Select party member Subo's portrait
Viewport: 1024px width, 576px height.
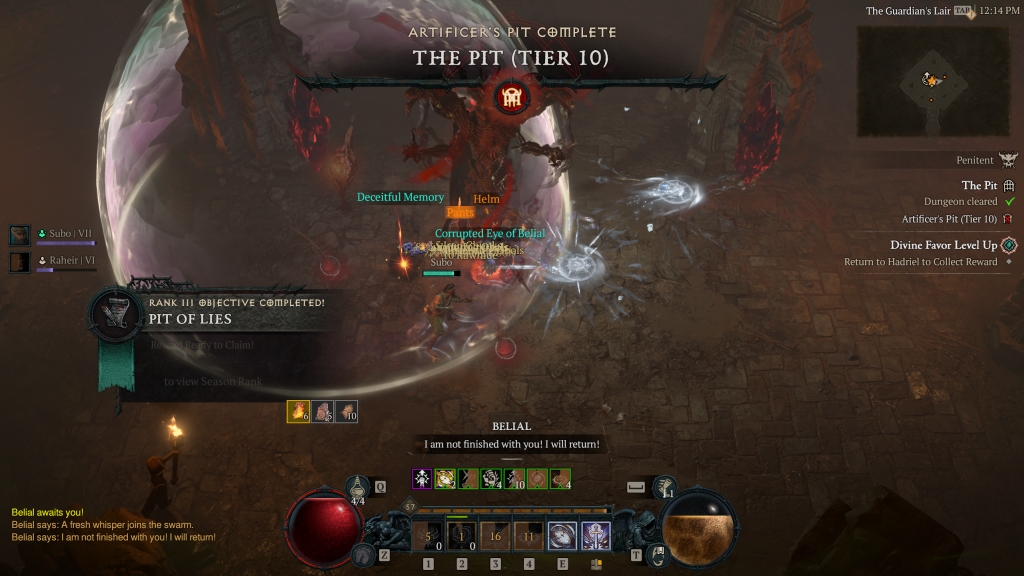tap(20, 235)
